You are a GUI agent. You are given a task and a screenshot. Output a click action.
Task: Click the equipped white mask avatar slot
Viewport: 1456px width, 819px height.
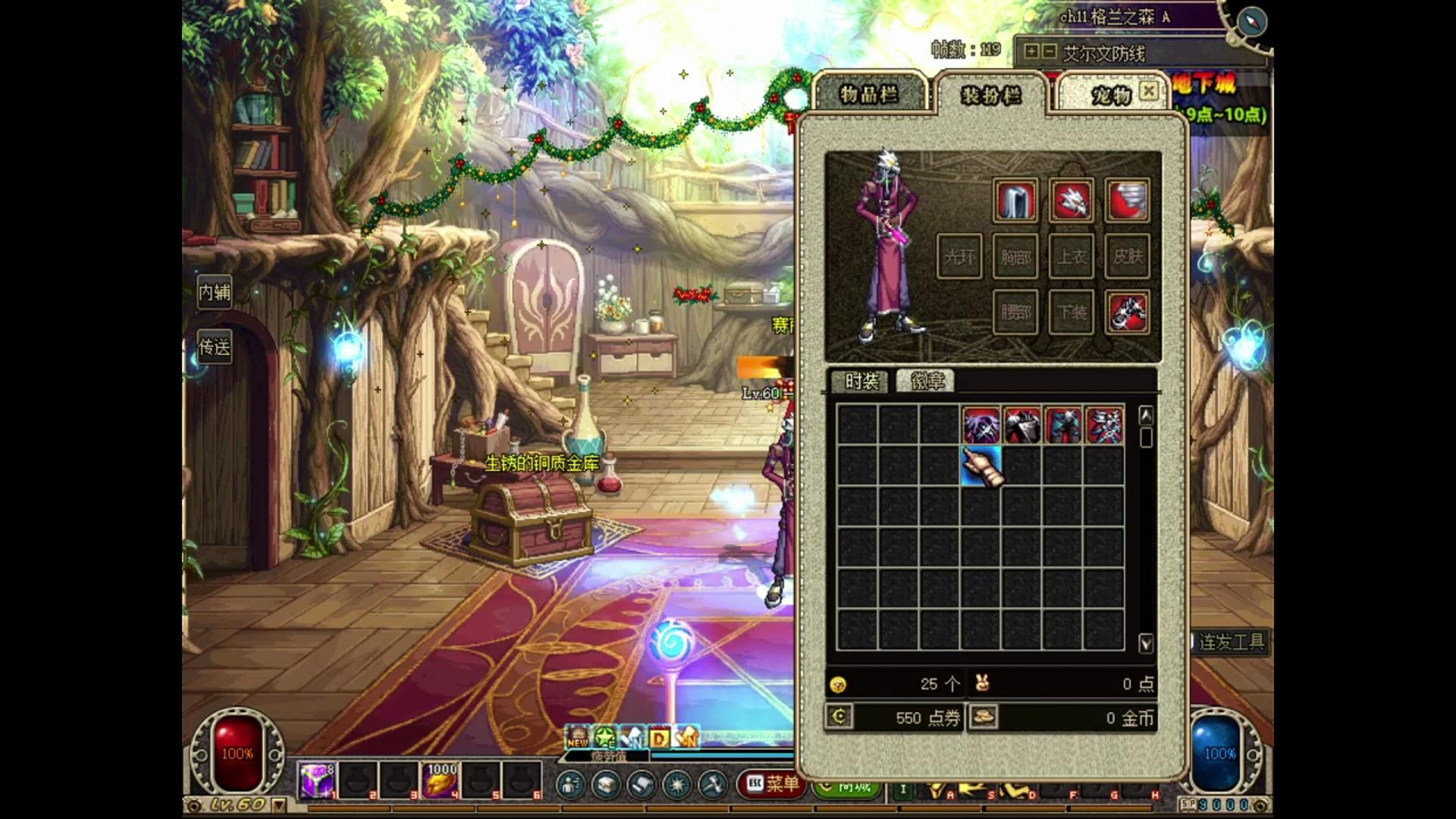coord(1072,201)
